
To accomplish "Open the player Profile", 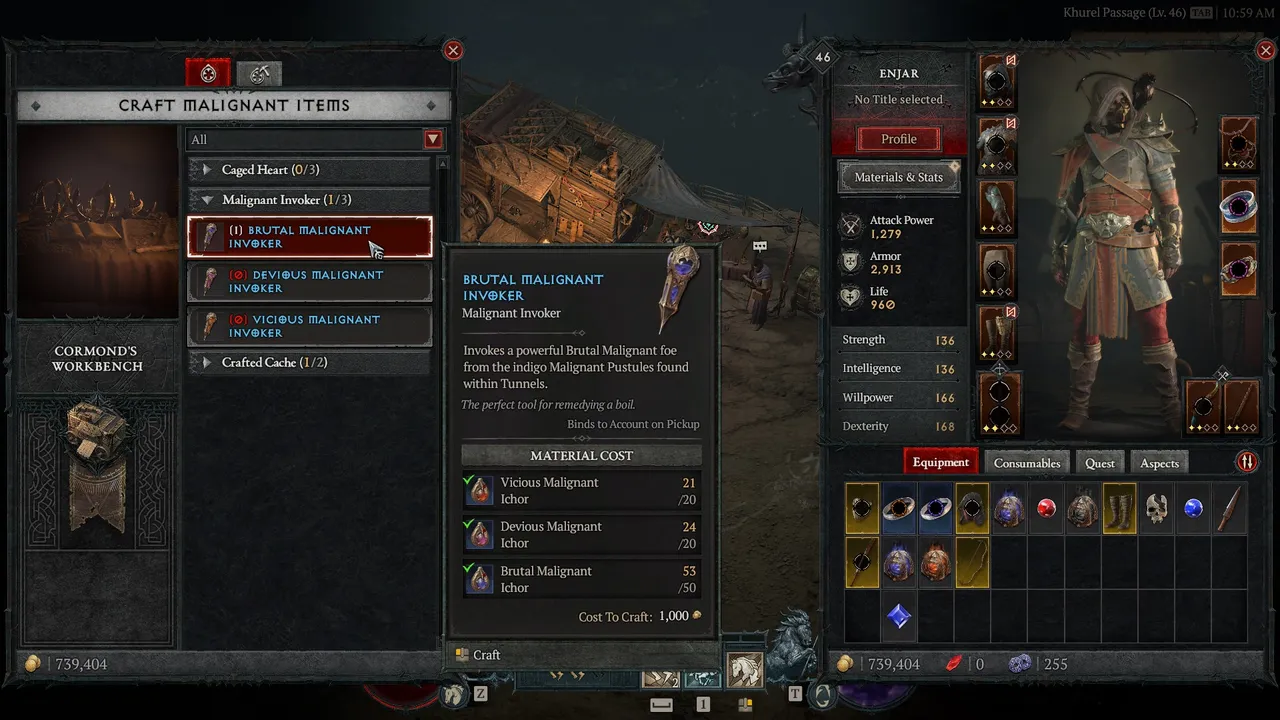I will (x=898, y=139).
